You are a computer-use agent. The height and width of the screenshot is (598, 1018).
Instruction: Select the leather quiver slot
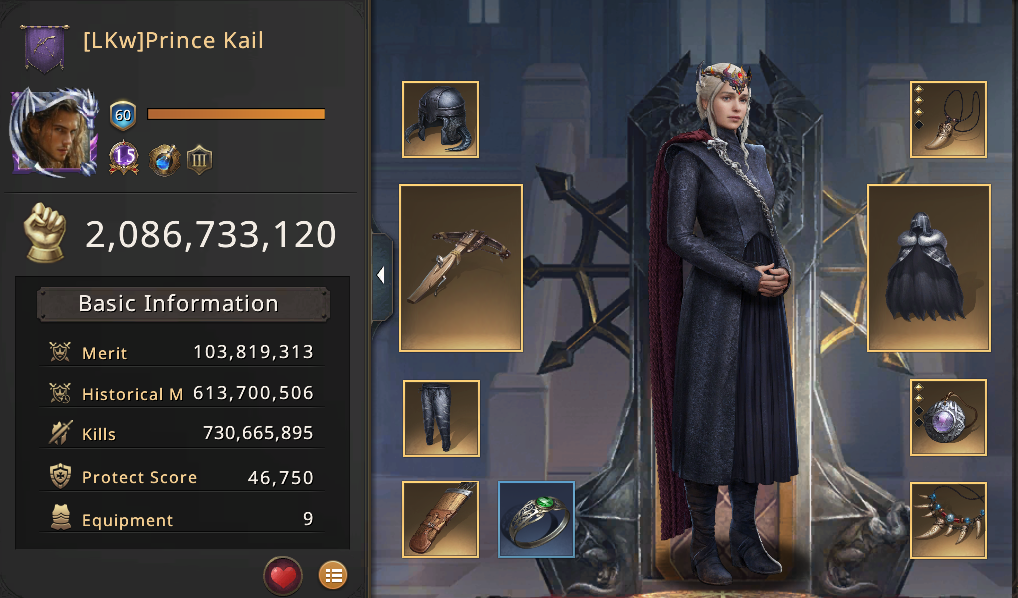tap(440, 519)
